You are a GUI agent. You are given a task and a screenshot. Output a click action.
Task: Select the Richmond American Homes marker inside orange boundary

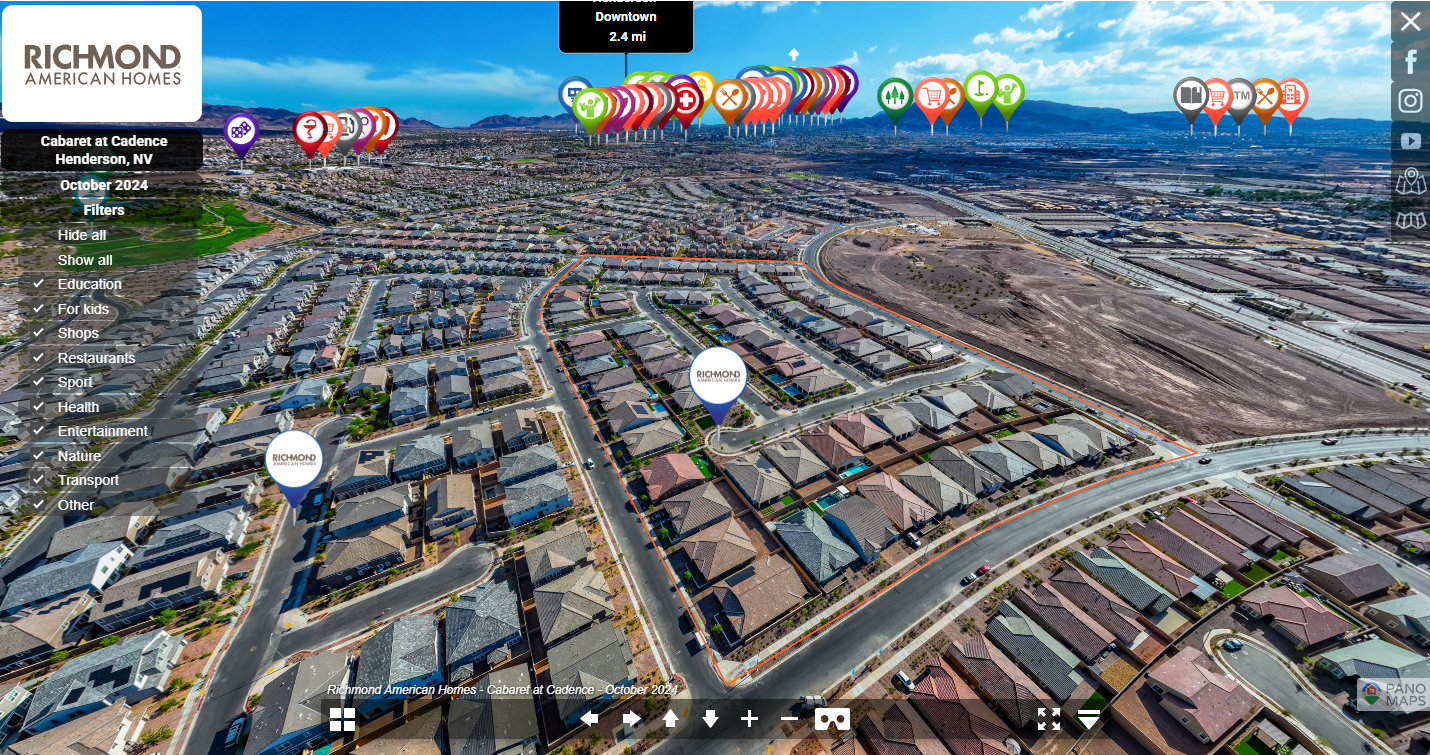(719, 377)
